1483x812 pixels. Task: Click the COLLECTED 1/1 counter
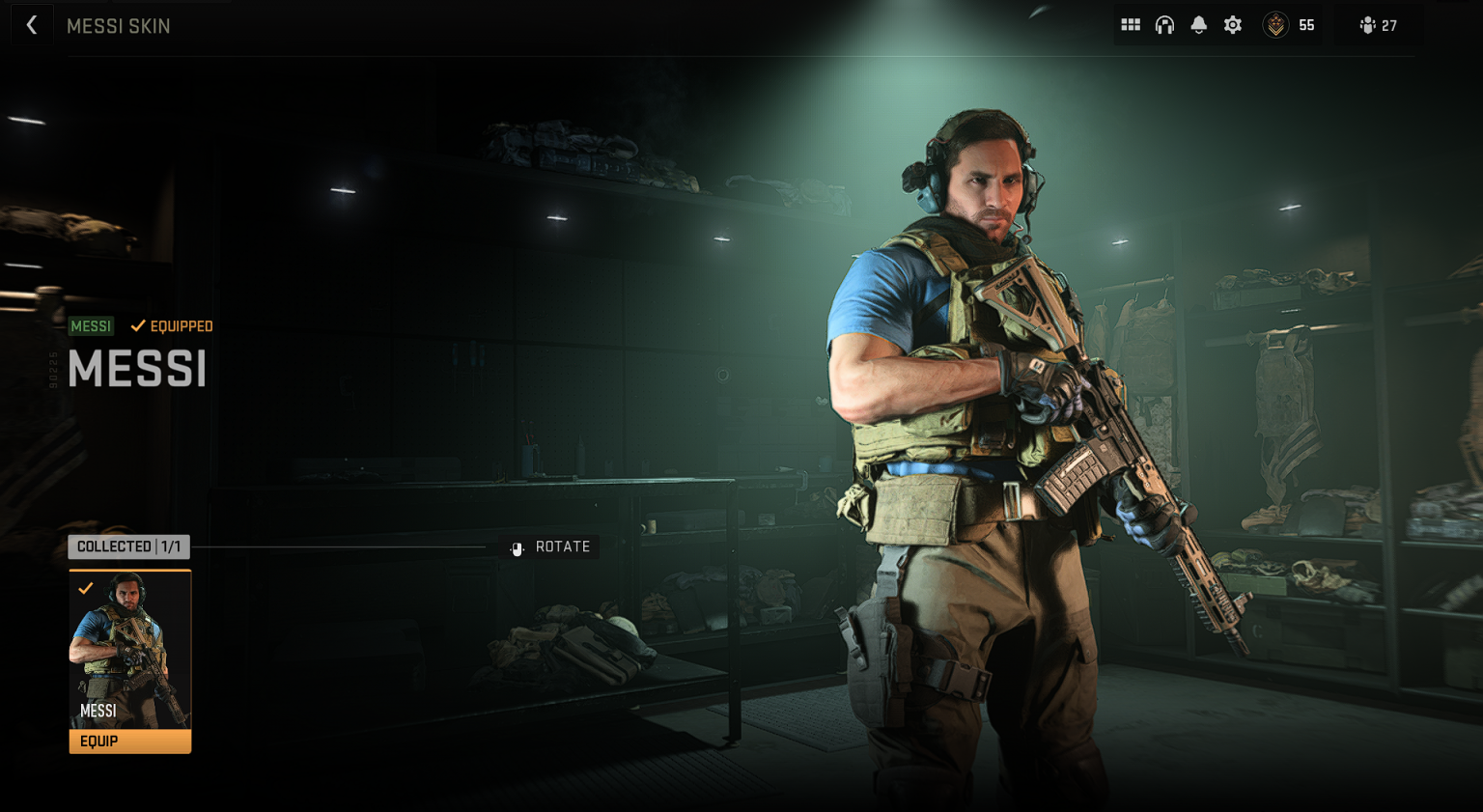(x=128, y=546)
